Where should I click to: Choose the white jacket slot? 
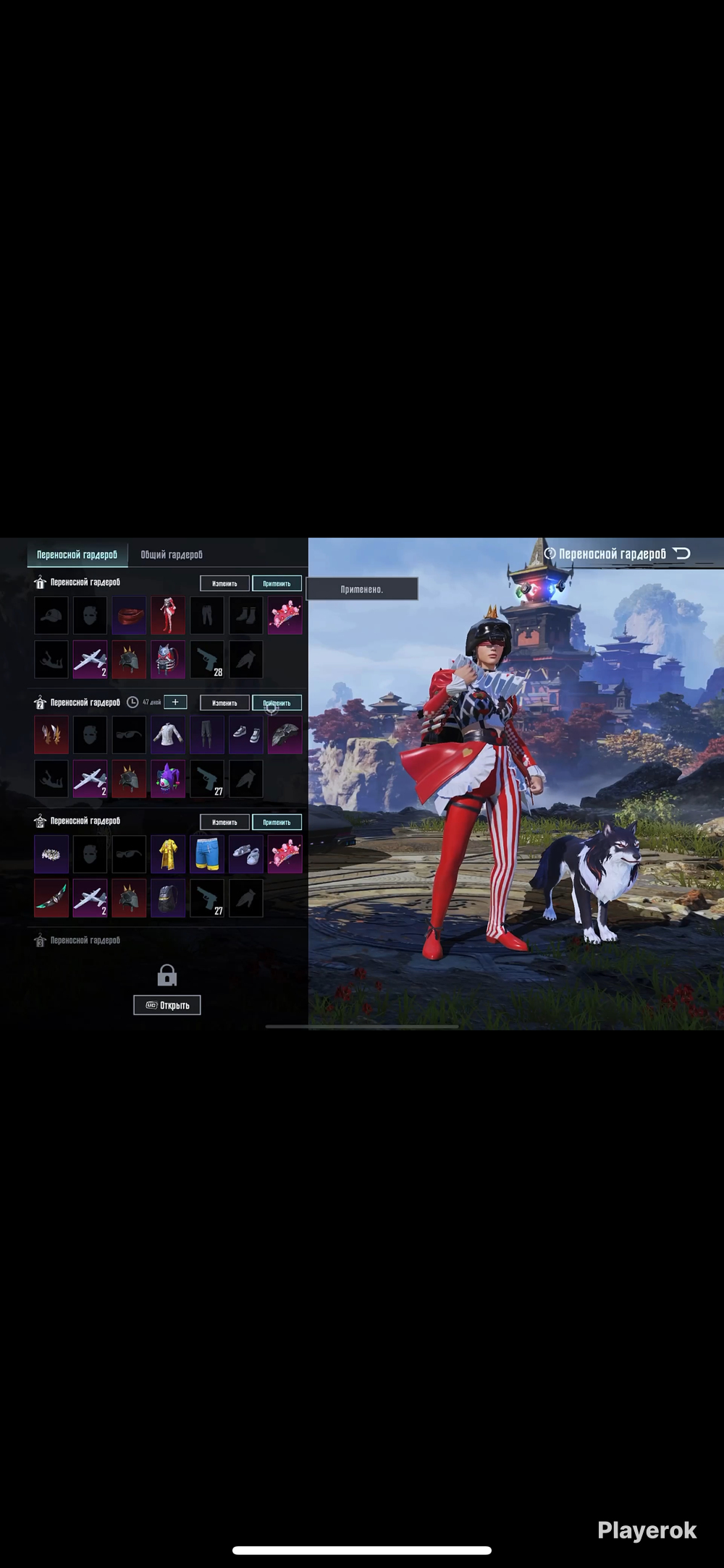pyautogui.click(x=168, y=734)
